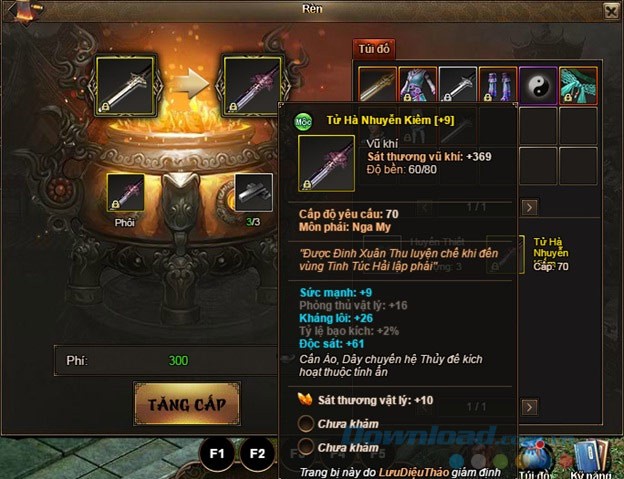The width and height of the screenshot is (624, 479).
Task: Pick the golden sword in the bag
Action: click(379, 85)
